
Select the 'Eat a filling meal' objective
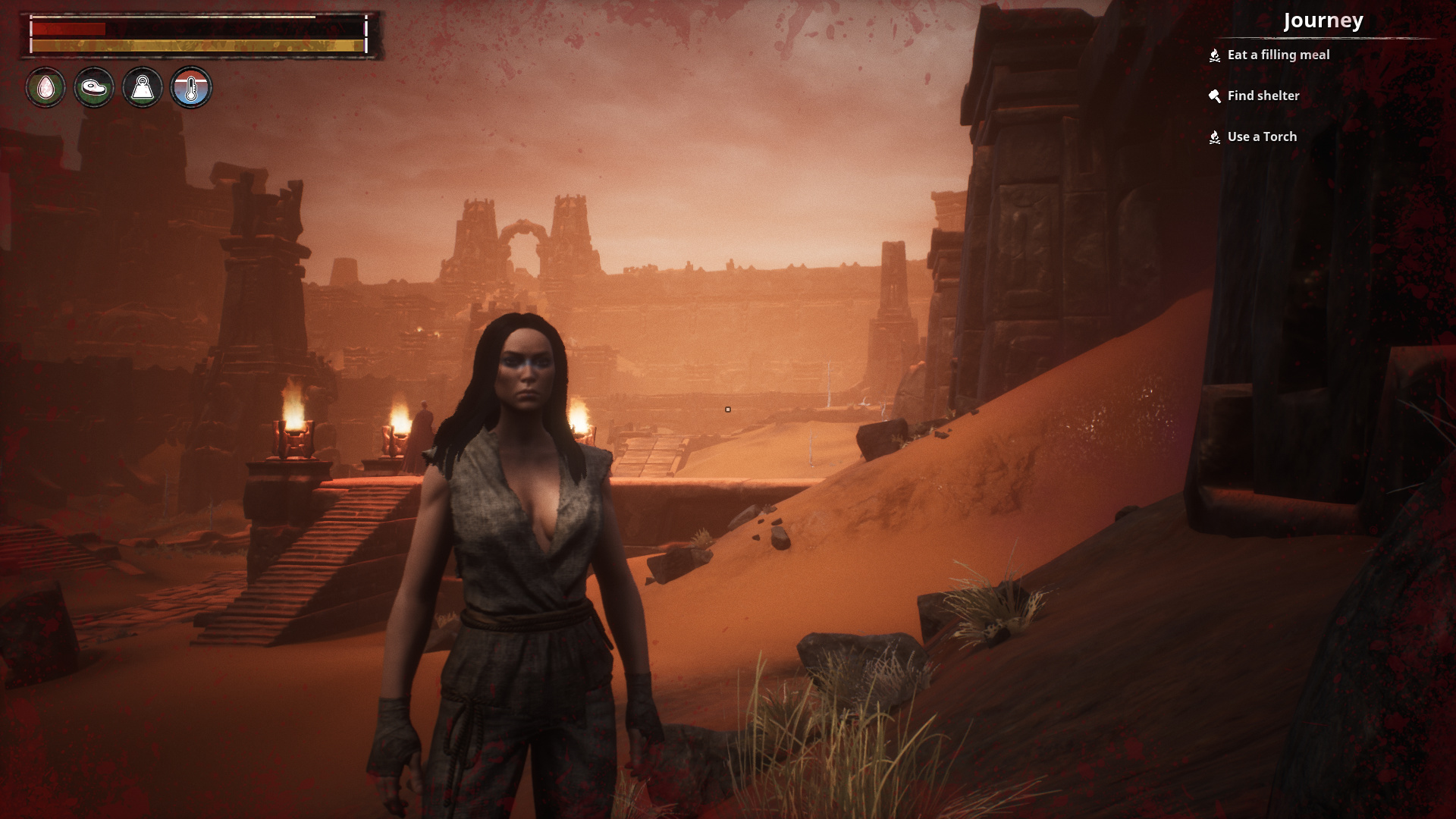coord(1278,55)
